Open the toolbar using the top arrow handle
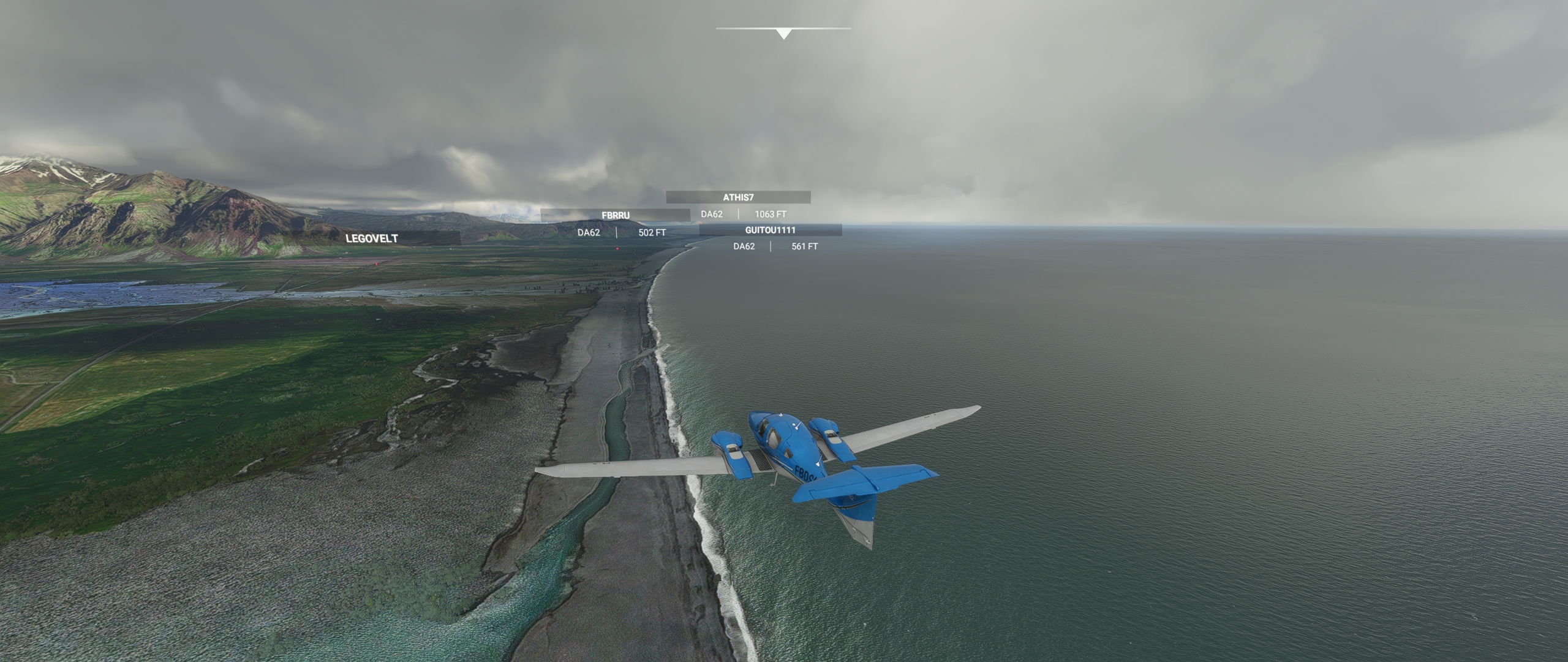This screenshot has width=1568, height=662. [783, 34]
